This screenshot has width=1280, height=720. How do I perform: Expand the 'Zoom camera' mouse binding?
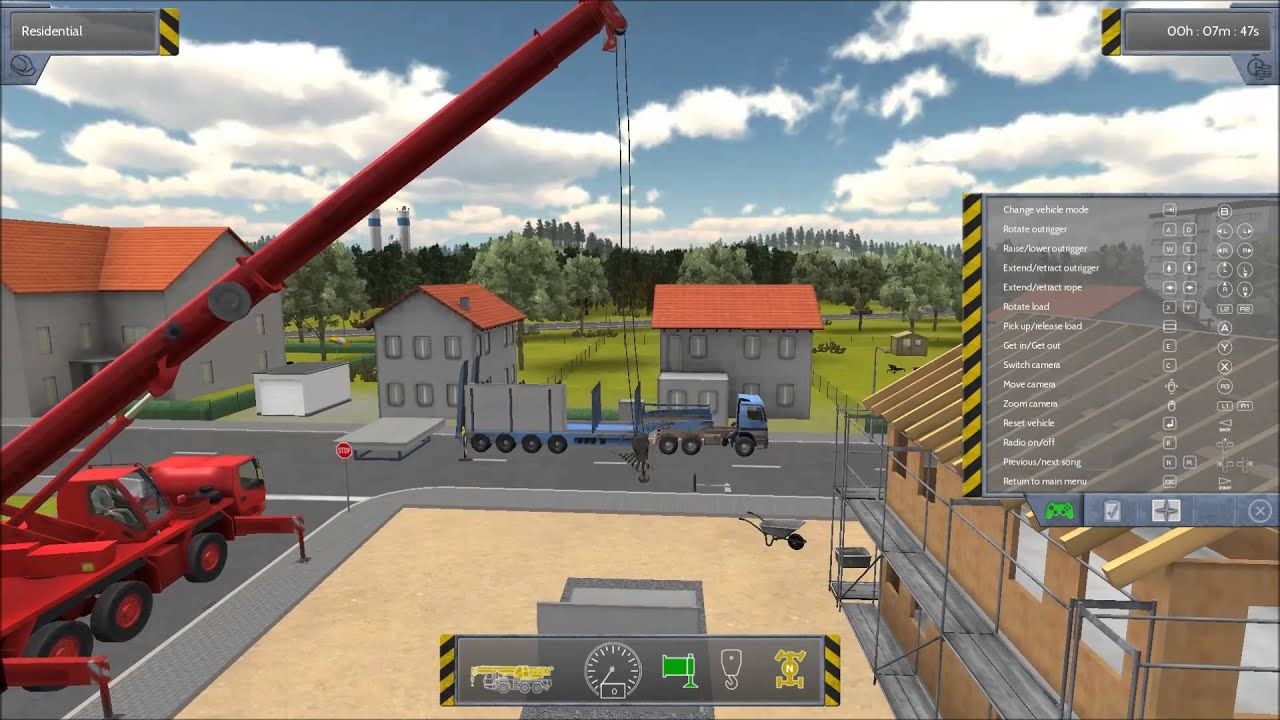tap(1171, 405)
